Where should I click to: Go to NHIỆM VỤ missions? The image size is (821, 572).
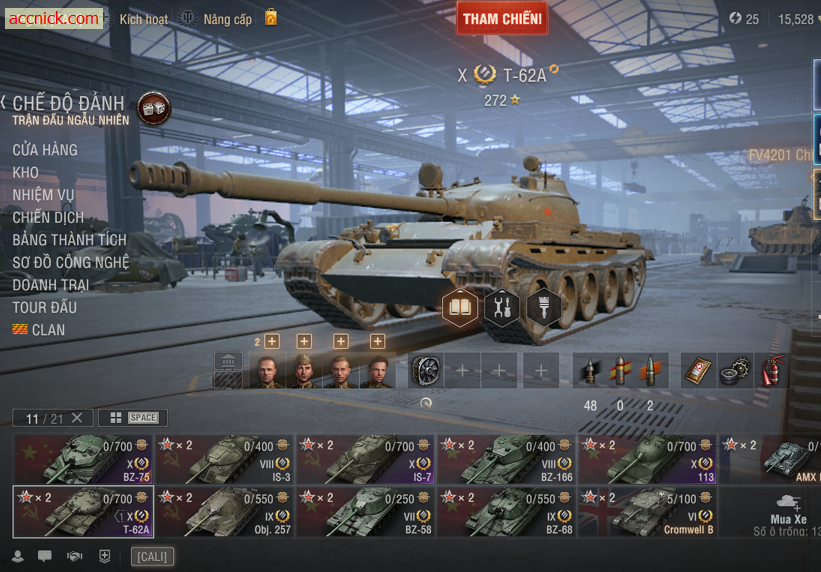[44, 195]
